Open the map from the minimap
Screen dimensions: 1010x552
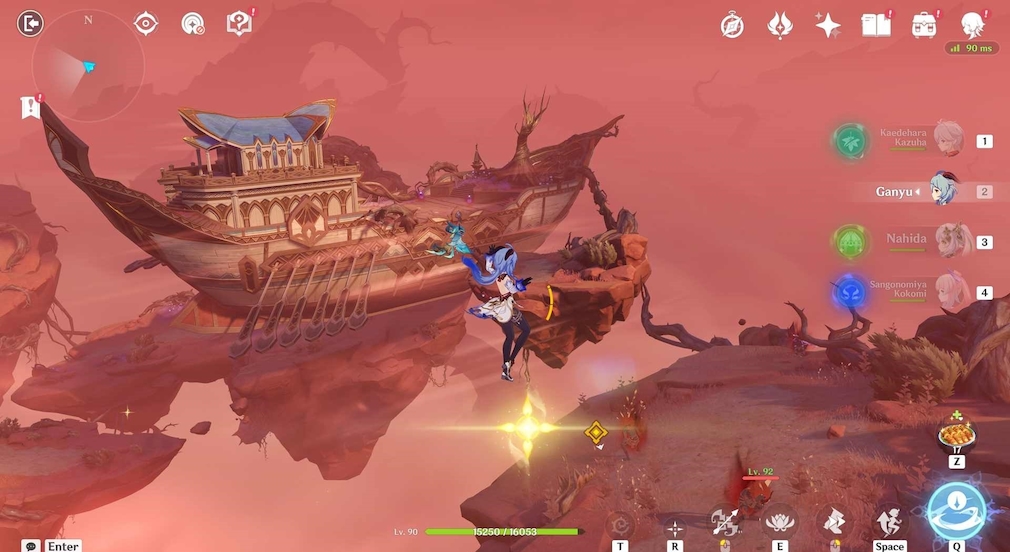click(x=88, y=65)
